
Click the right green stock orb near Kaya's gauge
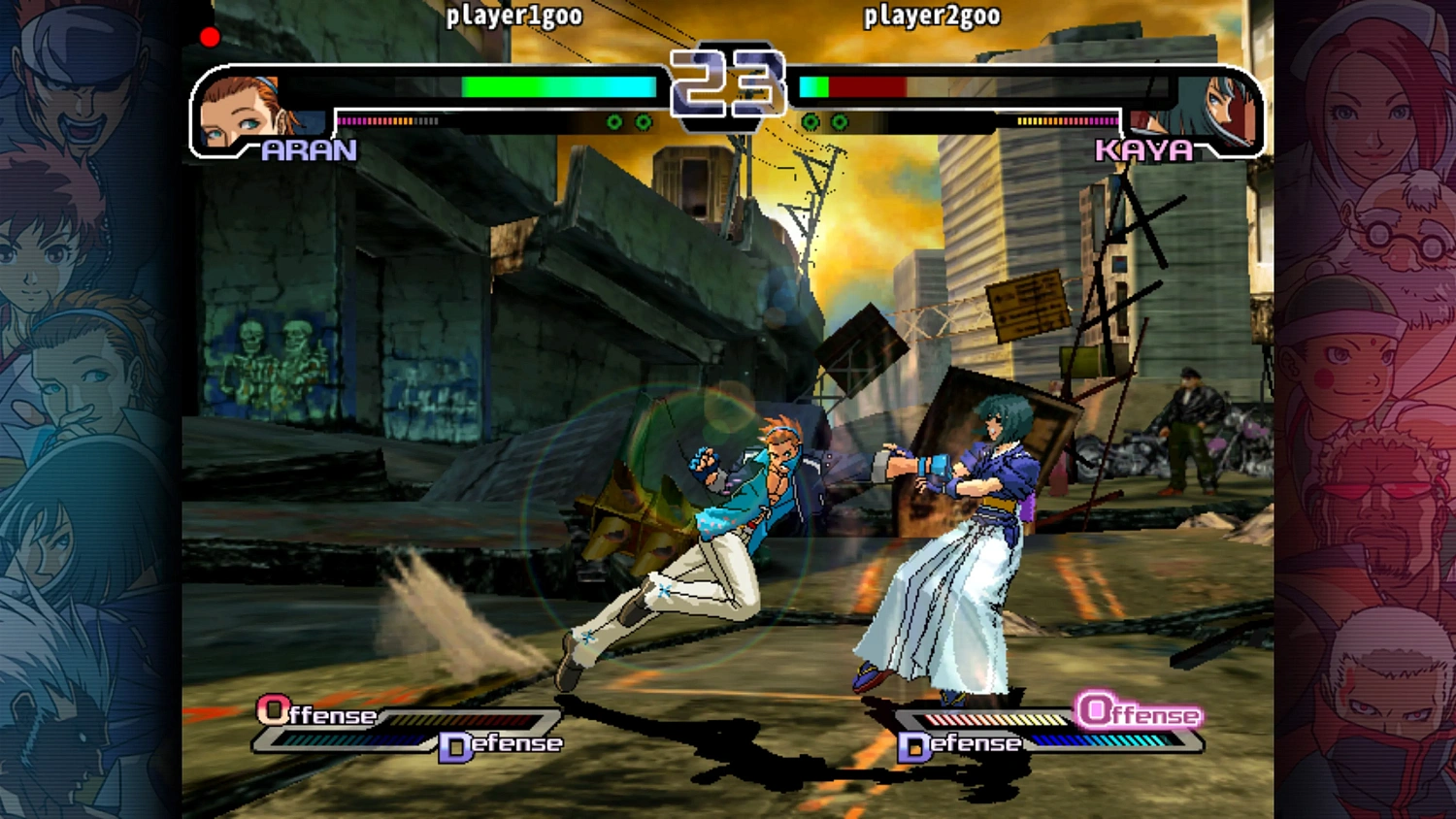(839, 123)
